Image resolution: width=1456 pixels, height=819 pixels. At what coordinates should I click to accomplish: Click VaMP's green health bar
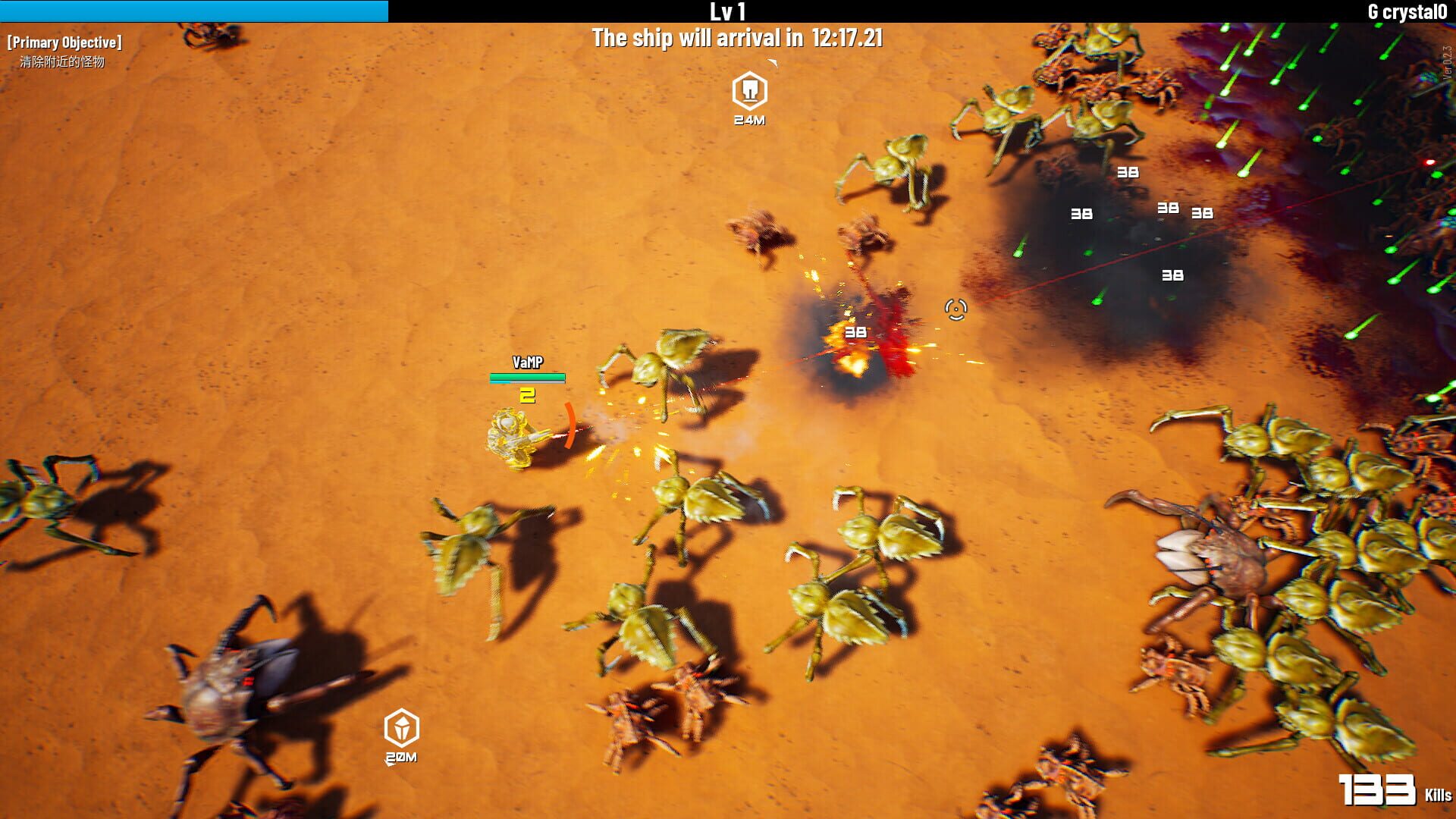pyautogui.click(x=529, y=377)
